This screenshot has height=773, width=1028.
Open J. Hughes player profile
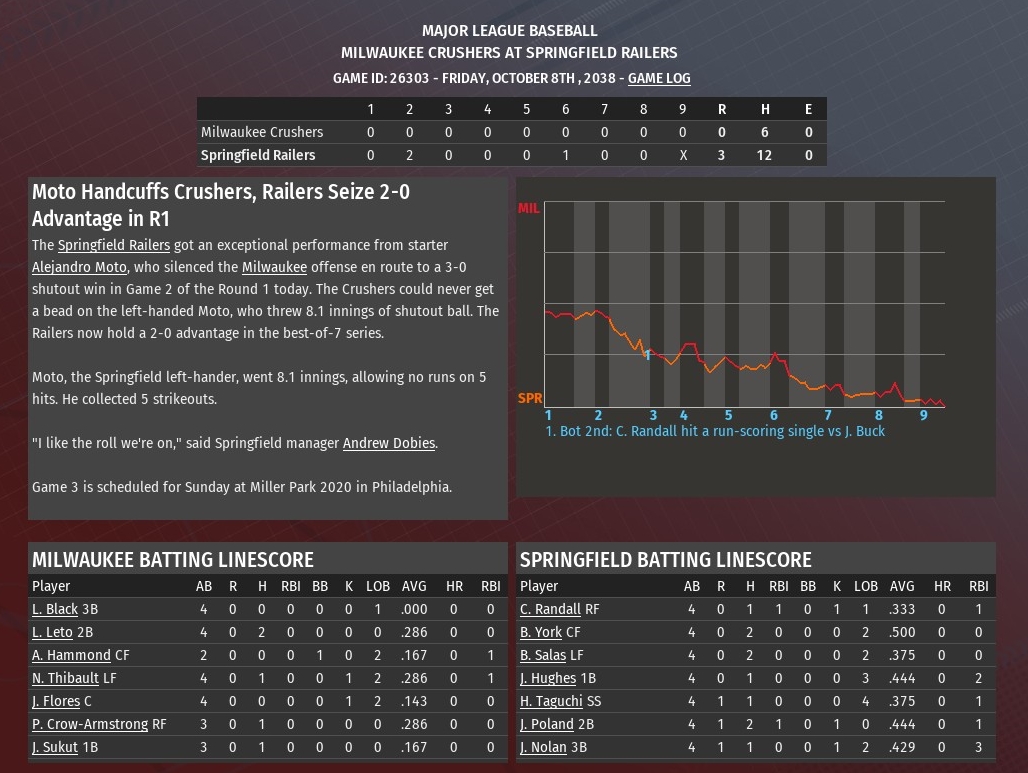pos(548,678)
